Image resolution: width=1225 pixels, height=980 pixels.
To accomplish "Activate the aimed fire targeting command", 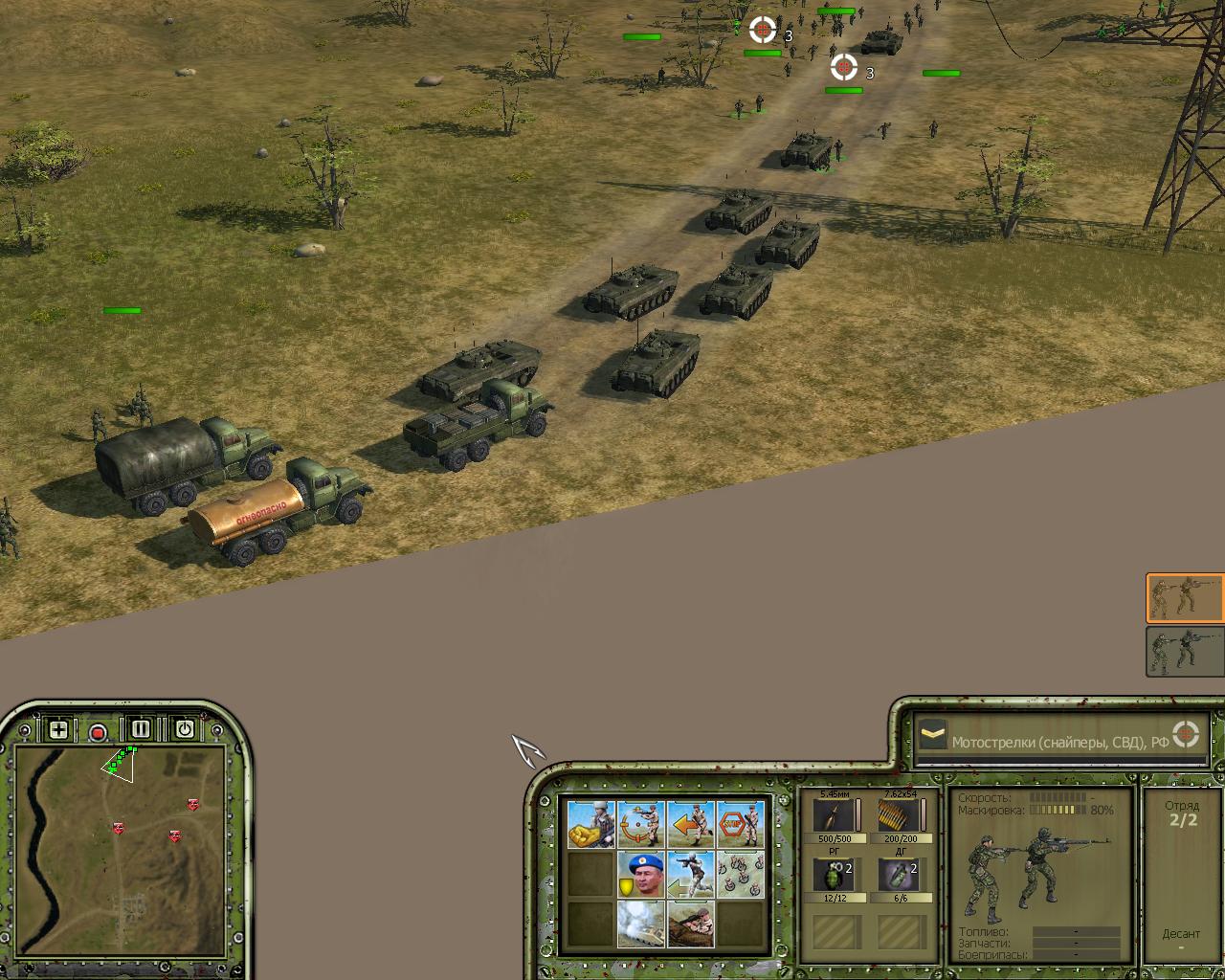I will [x=640, y=824].
